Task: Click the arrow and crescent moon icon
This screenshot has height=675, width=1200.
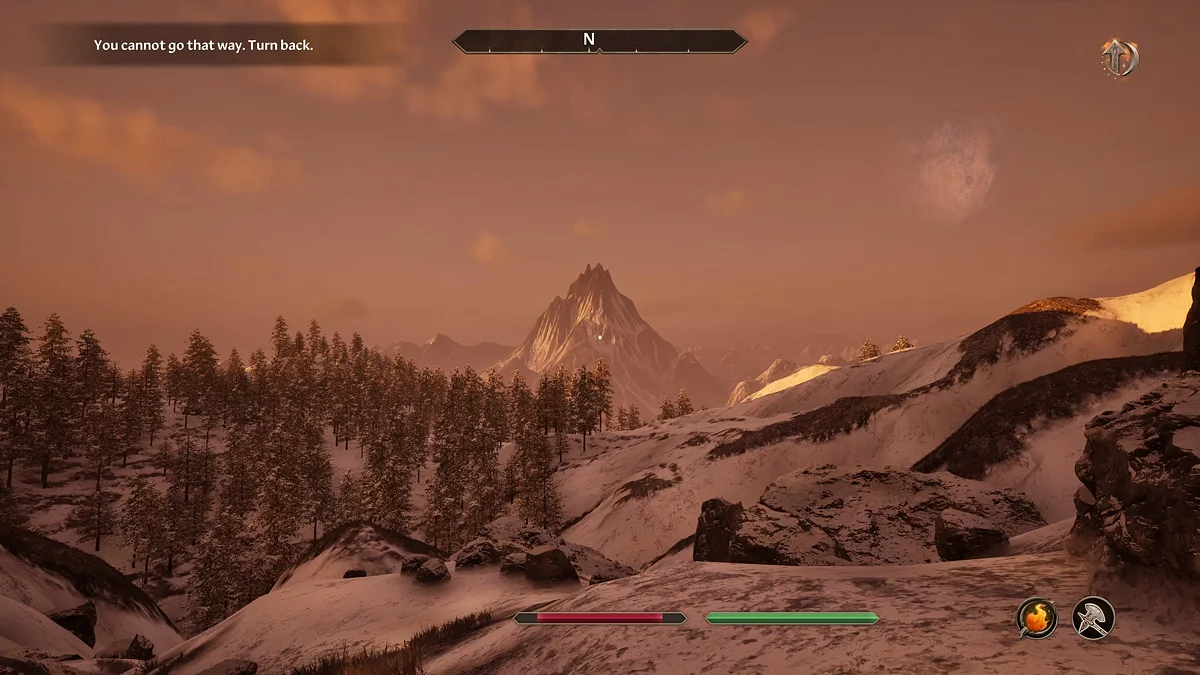Action: point(1120,58)
